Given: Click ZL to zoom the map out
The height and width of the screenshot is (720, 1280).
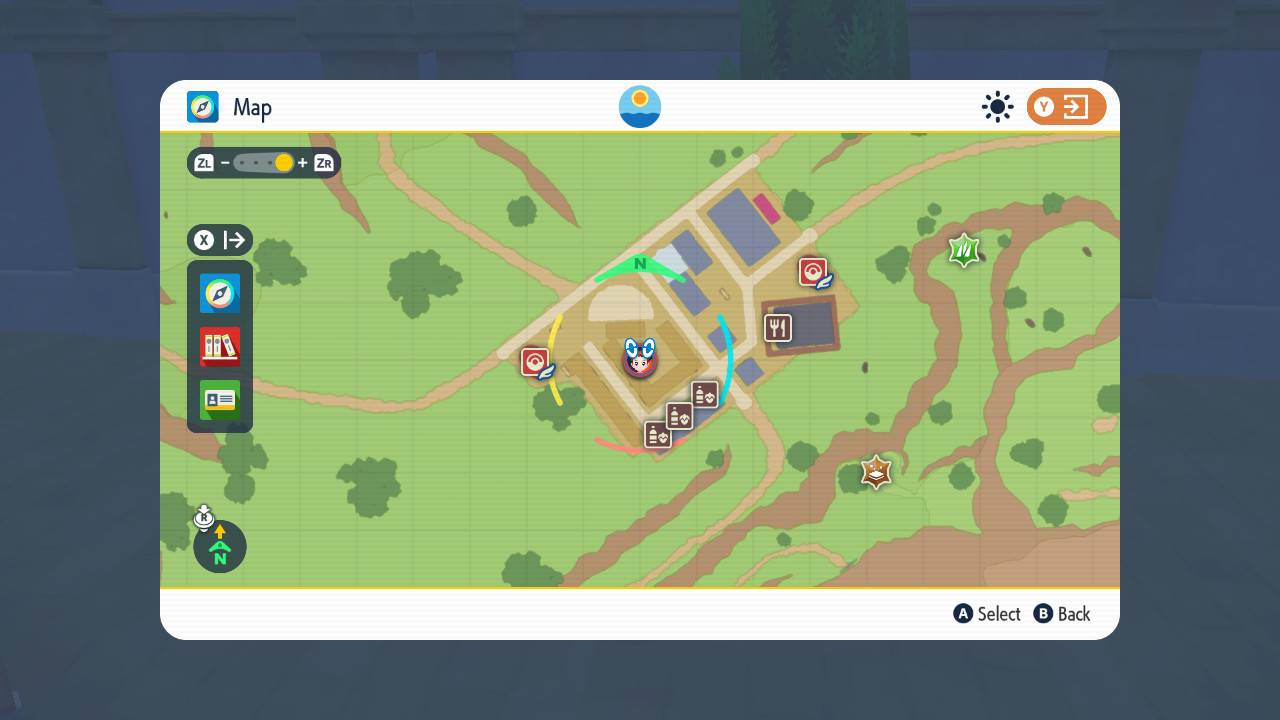Looking at the screenshot, I should [x=204, y=163].
